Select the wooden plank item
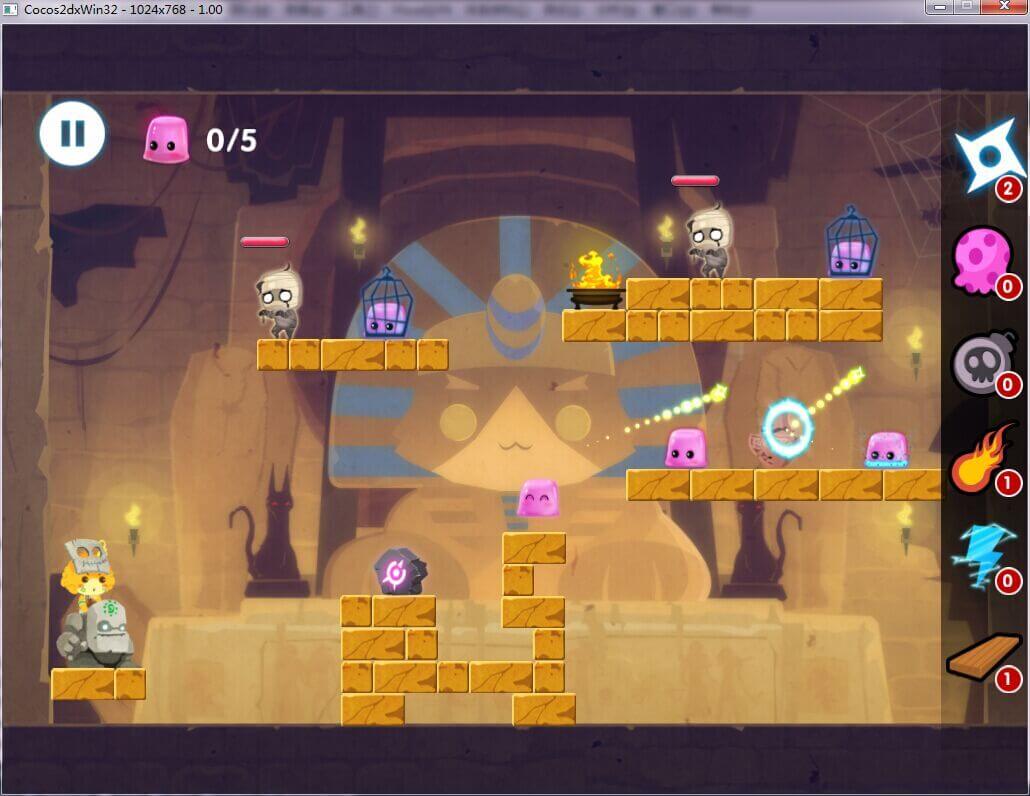Screen dimensions: 1030x796 [x=983, y=657]
